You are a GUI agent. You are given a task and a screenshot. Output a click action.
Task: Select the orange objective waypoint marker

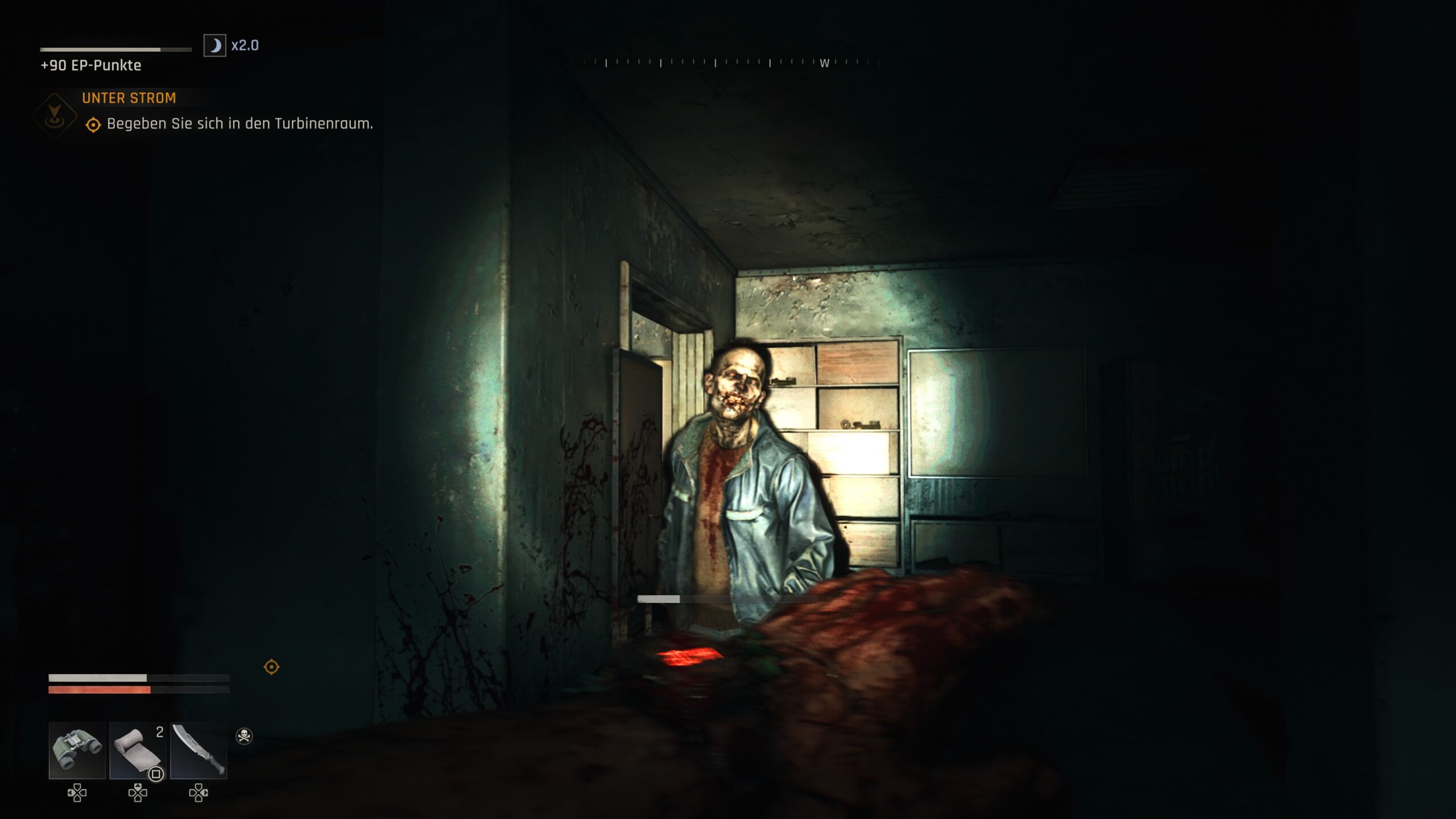(x=271, y=667)
